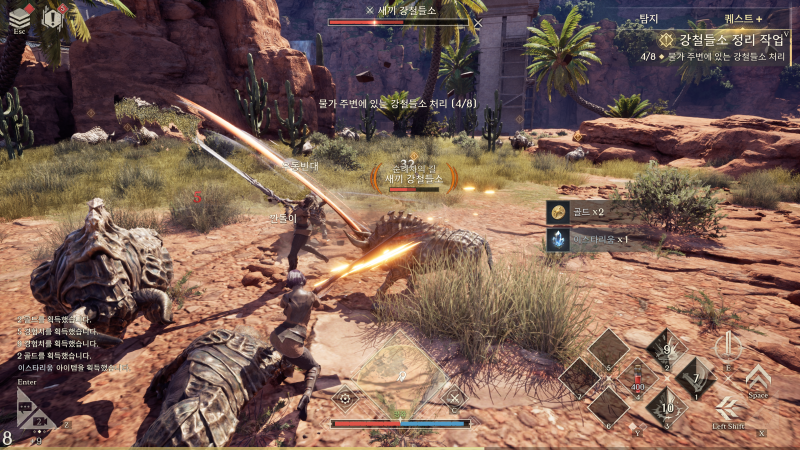800x450 pixels.
Task: Open the stacked-layers main menu icon
Action: 20,16
